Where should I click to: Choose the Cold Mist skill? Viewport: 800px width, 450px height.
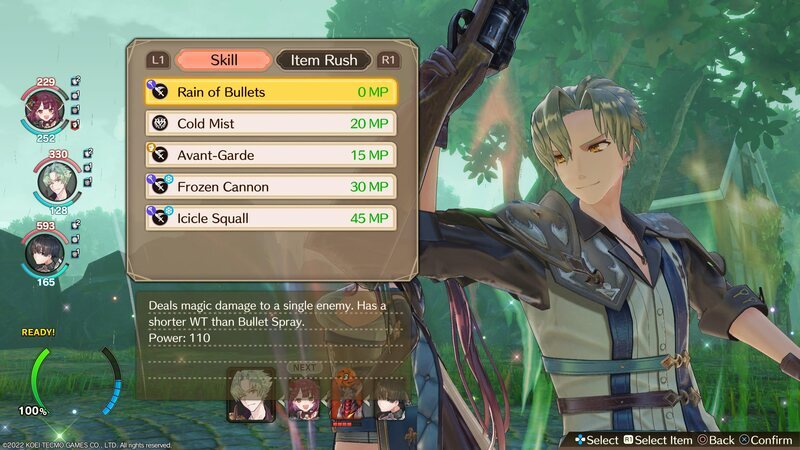tap(270, 124)
